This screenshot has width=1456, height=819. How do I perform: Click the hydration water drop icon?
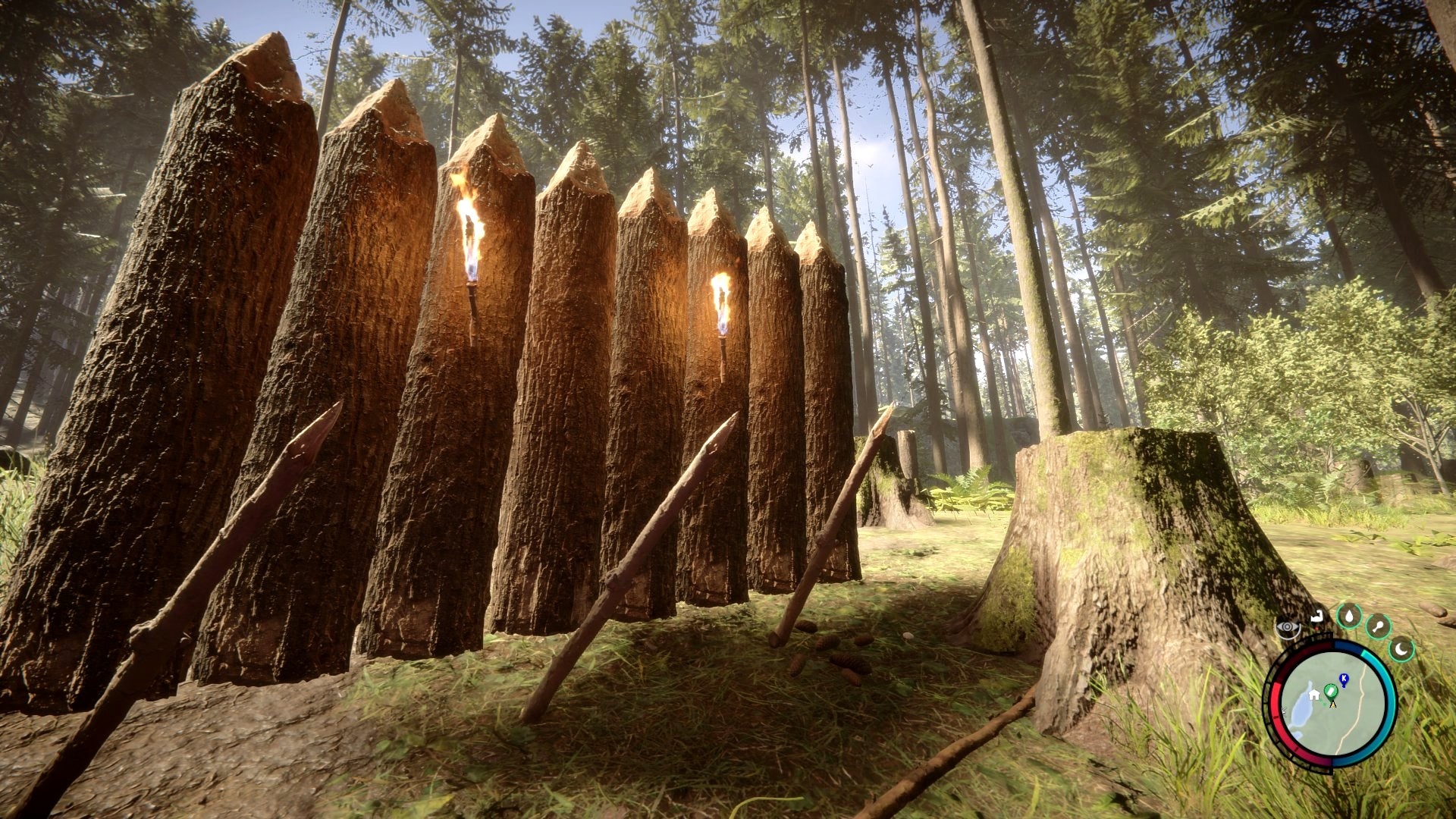(x=1349, y=617)
